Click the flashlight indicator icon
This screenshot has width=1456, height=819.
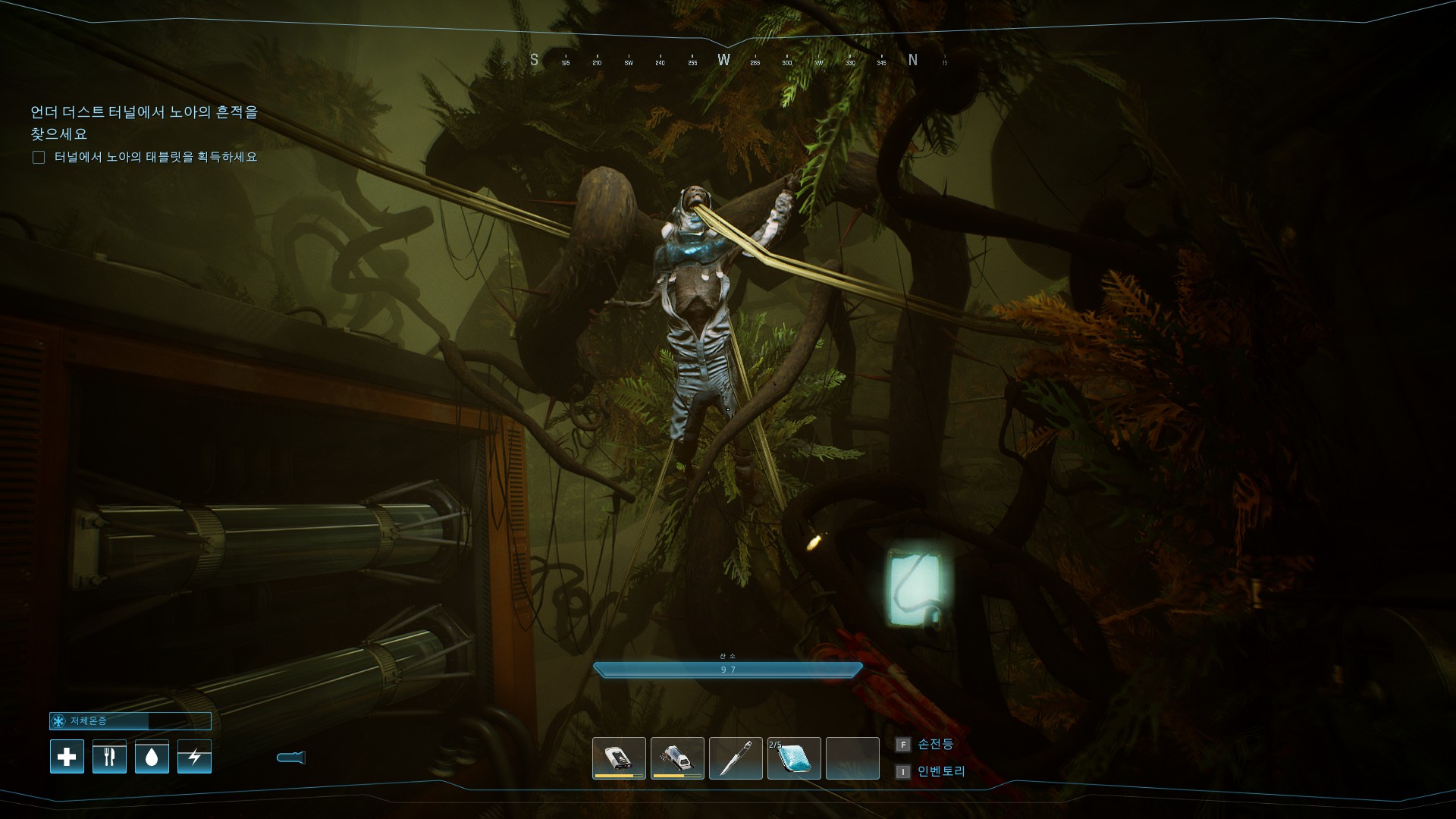(x=291, y=757)
